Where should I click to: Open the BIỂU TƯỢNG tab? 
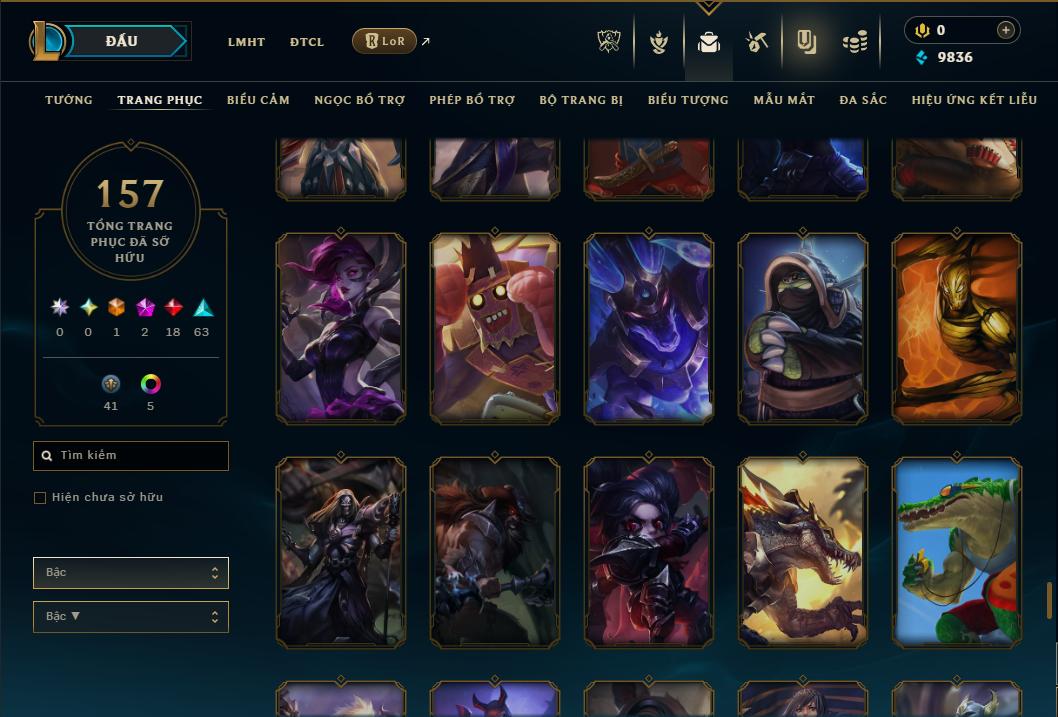click(x=688, y=100)
